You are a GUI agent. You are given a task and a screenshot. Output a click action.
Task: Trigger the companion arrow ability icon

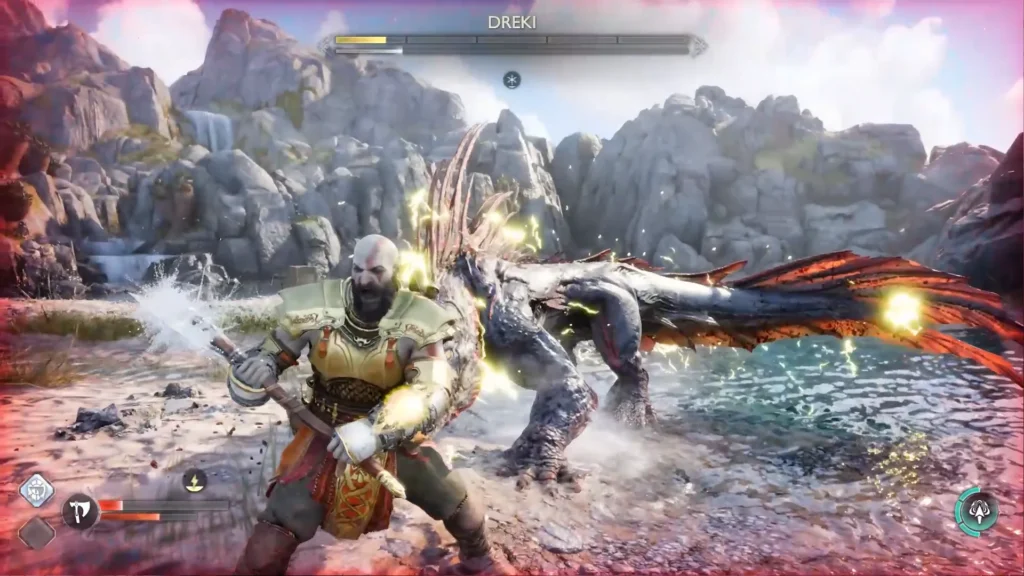coord(978,512)
